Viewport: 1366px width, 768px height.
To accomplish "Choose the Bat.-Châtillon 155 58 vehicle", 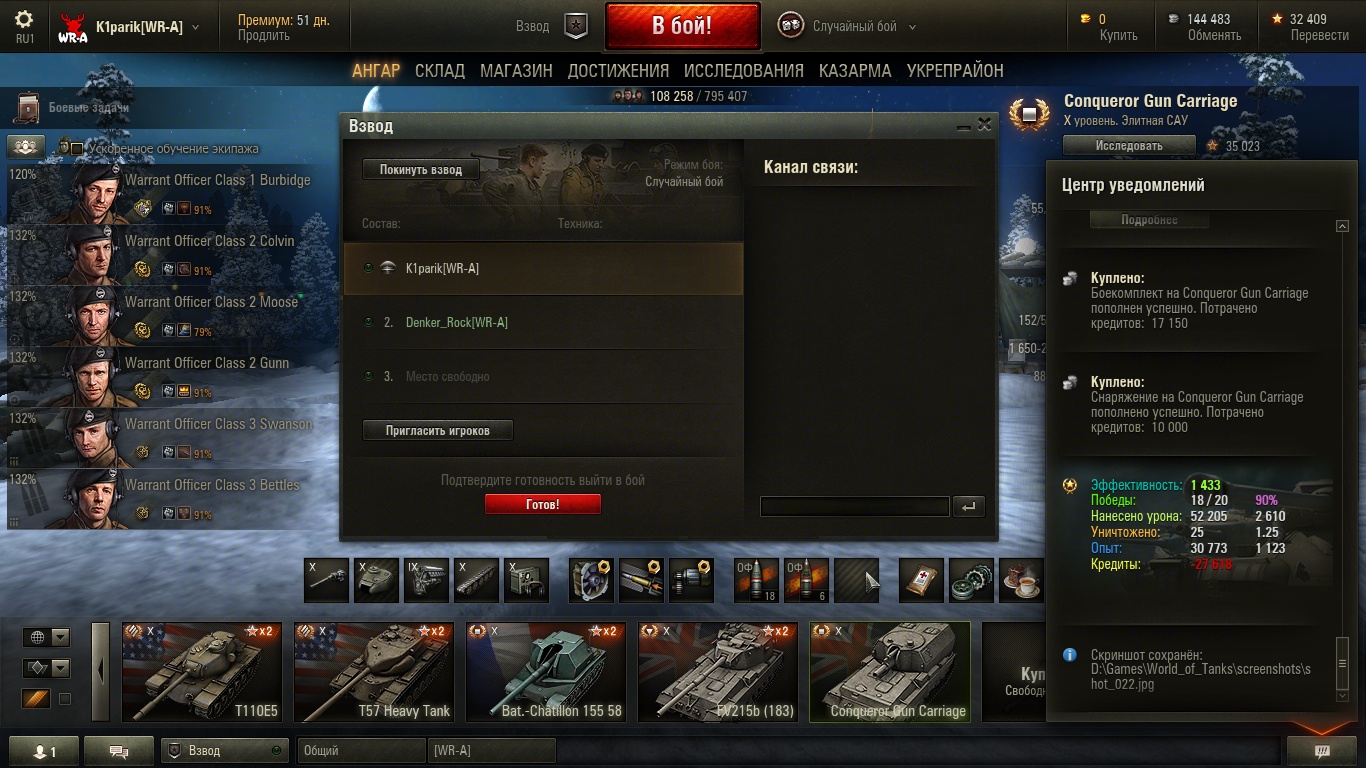I will 546,672.
